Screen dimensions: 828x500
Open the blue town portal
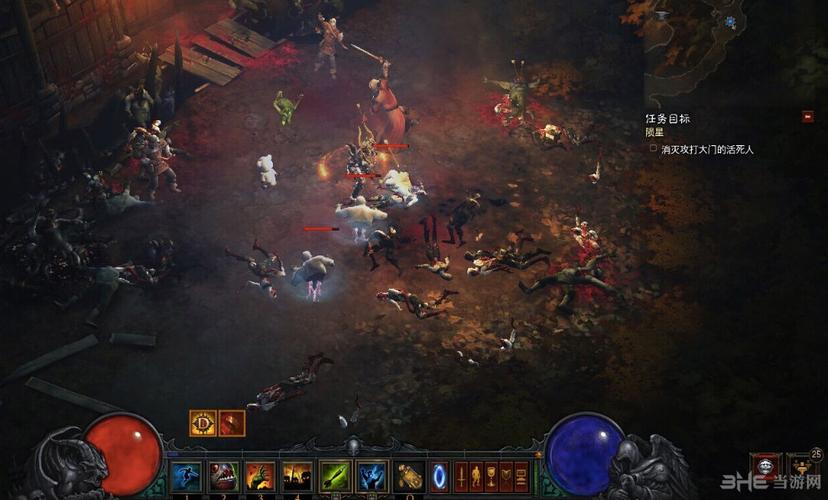pyautogui.click(x=439, y=475)
